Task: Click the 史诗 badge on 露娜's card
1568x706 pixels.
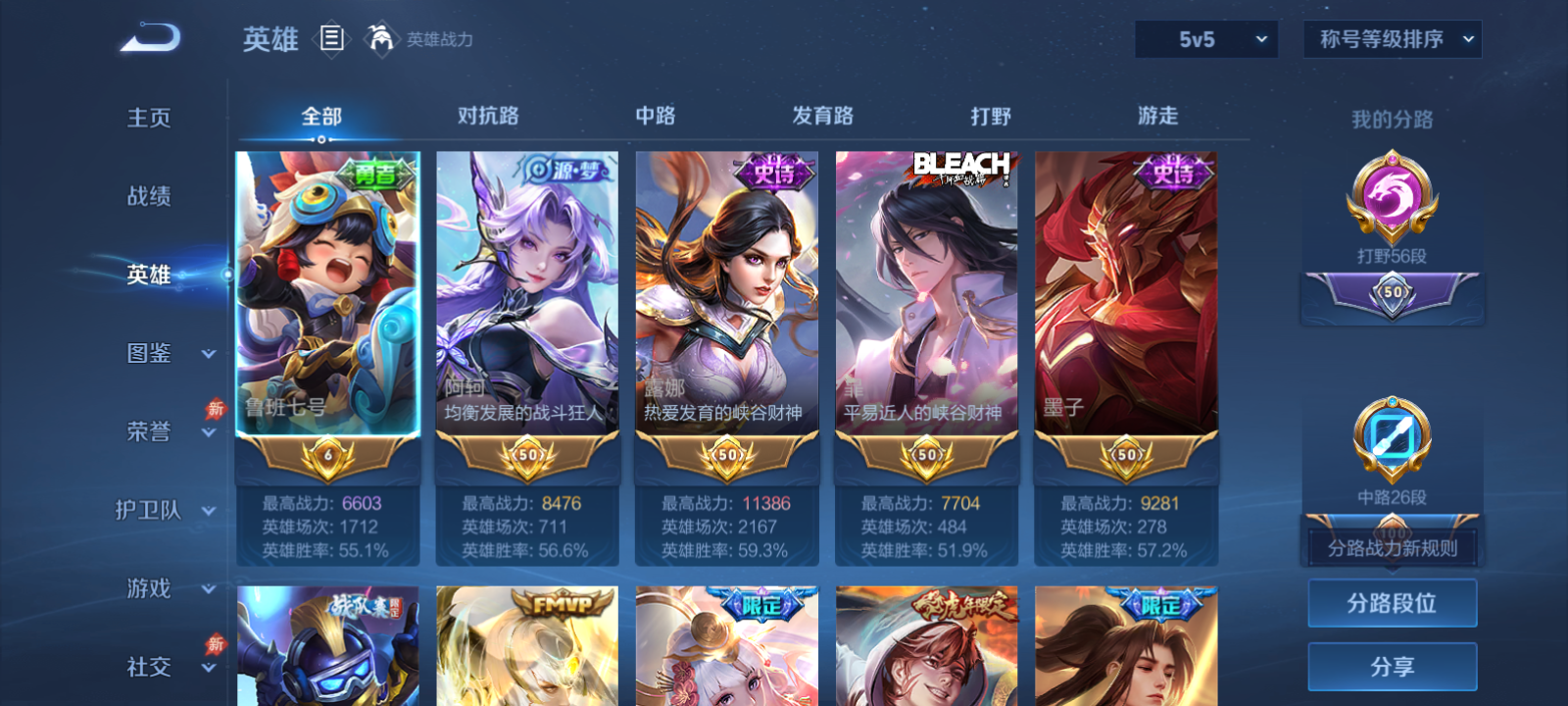Action: [x=774, y=173]
